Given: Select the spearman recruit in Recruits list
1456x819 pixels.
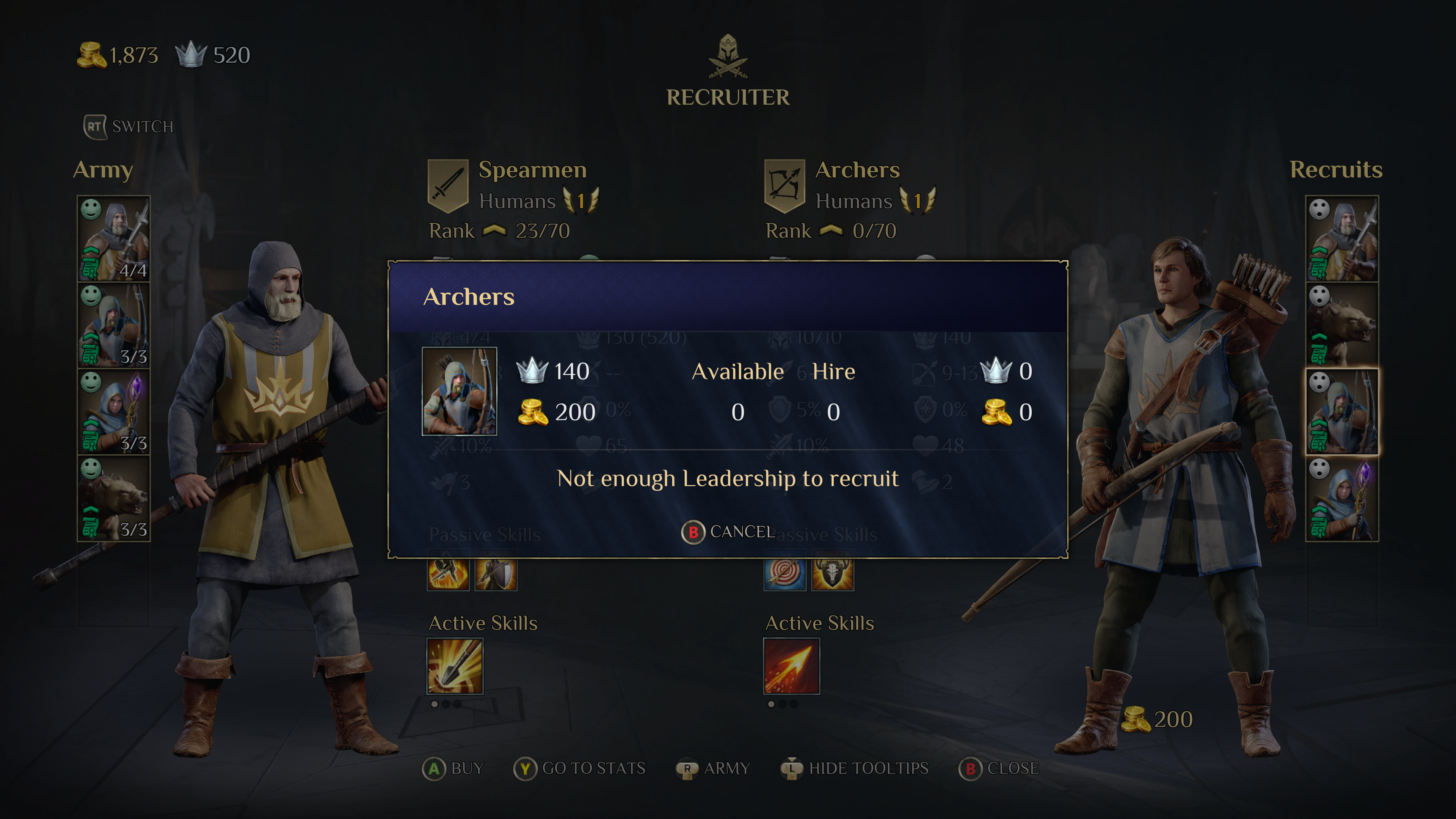Looking at the screenshot, I should click(x=1341, y=238).
